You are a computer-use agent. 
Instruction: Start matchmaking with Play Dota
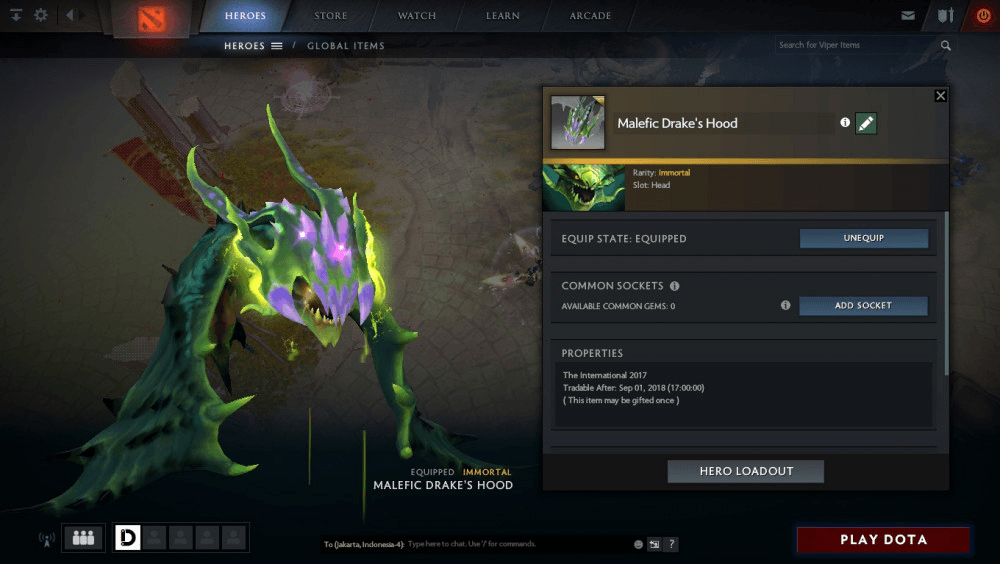(883, 540)
